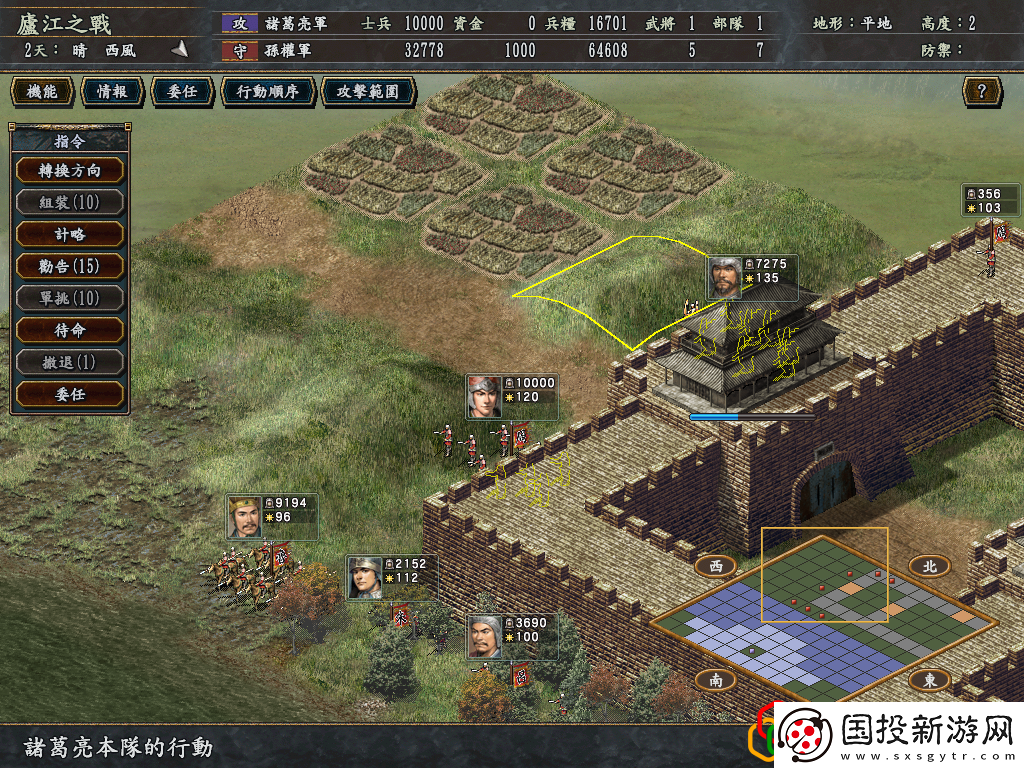Select the 待命 standby command
Screen dimensions: 1024x768
click(70, 330)
